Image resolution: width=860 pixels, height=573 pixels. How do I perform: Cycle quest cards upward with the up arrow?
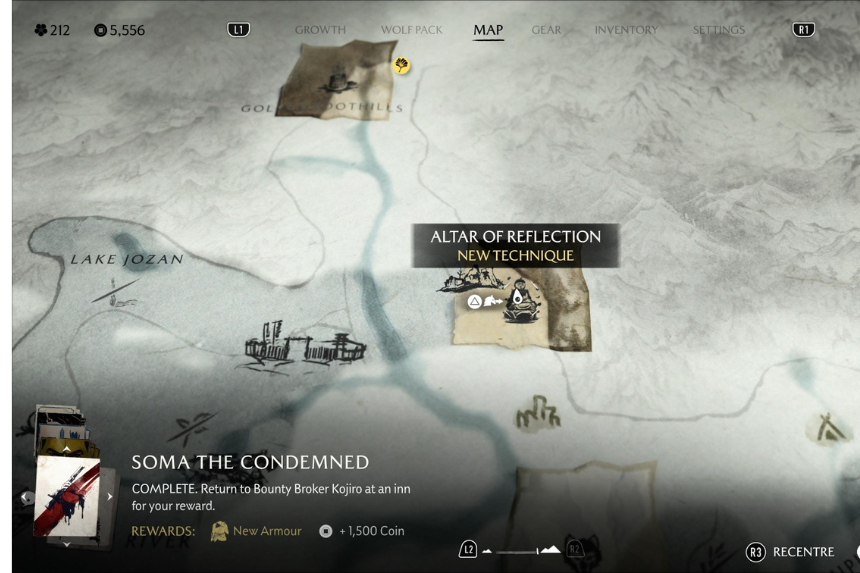tap(67, 450)
